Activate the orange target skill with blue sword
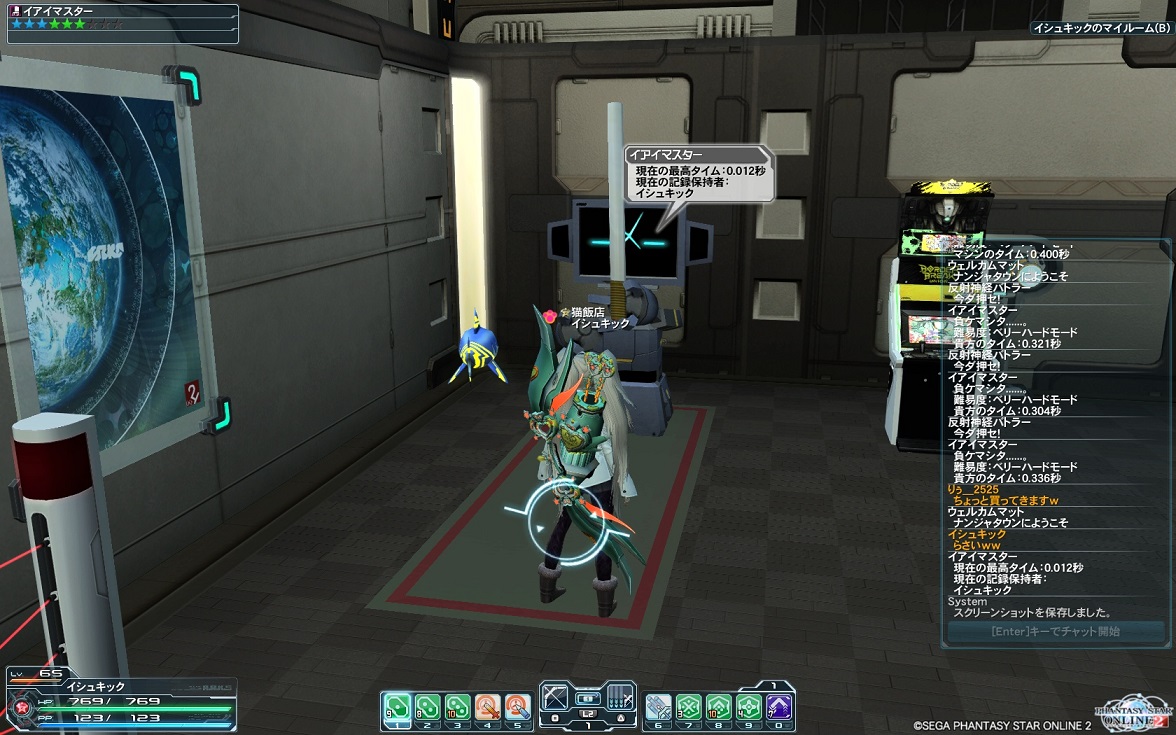This screenshot has height=735, width=1176. (x=517, y=707)
